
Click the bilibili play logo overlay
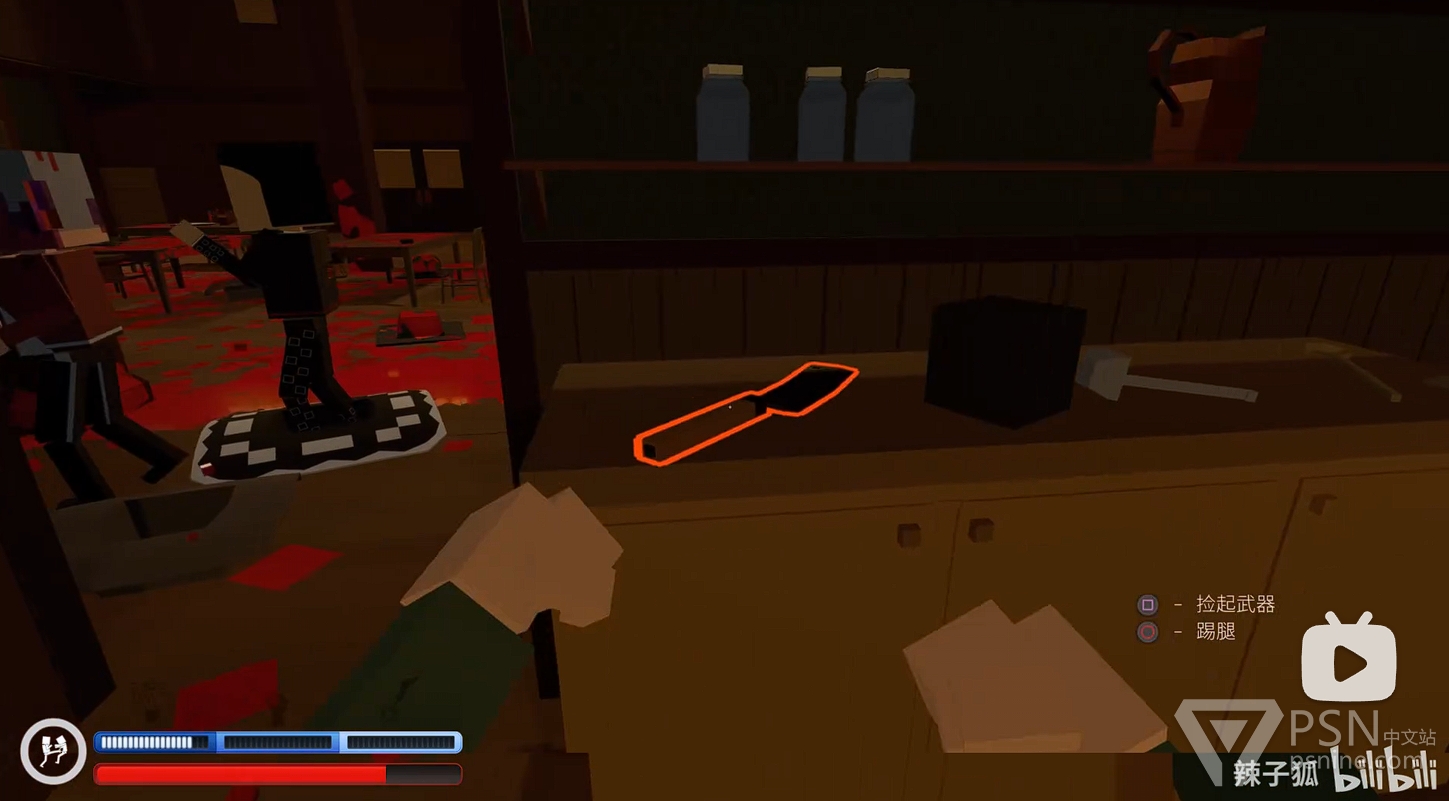point(1348,660)
